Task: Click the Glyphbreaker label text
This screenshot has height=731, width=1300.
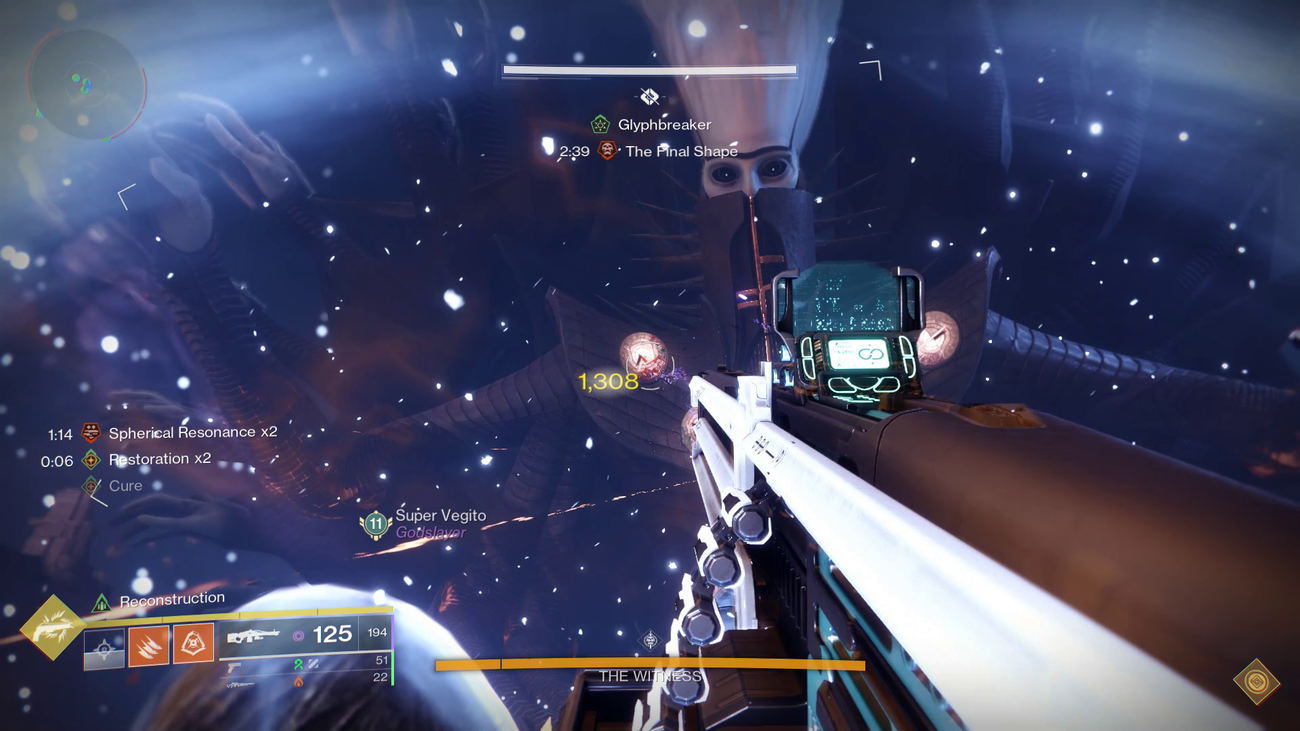Action: [664, 124]
